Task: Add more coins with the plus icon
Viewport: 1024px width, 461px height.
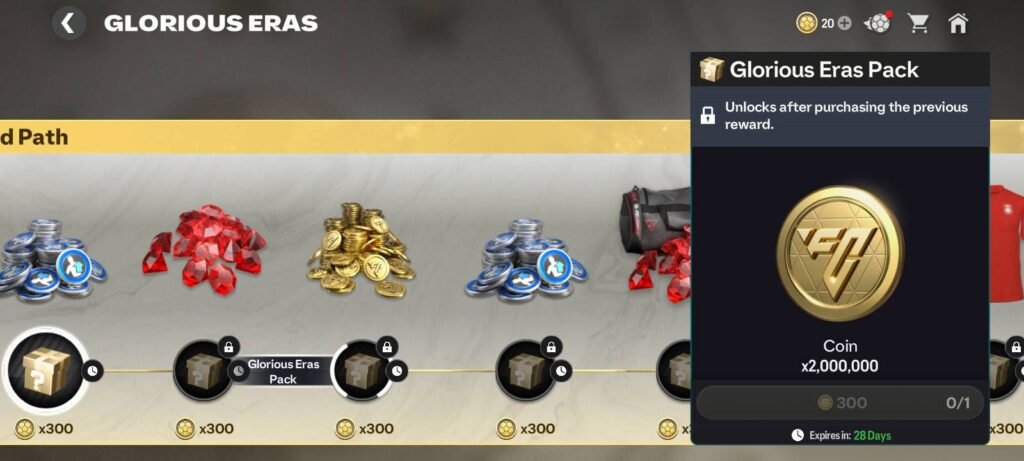Action: pyautogui.click(x=845, y=23)
